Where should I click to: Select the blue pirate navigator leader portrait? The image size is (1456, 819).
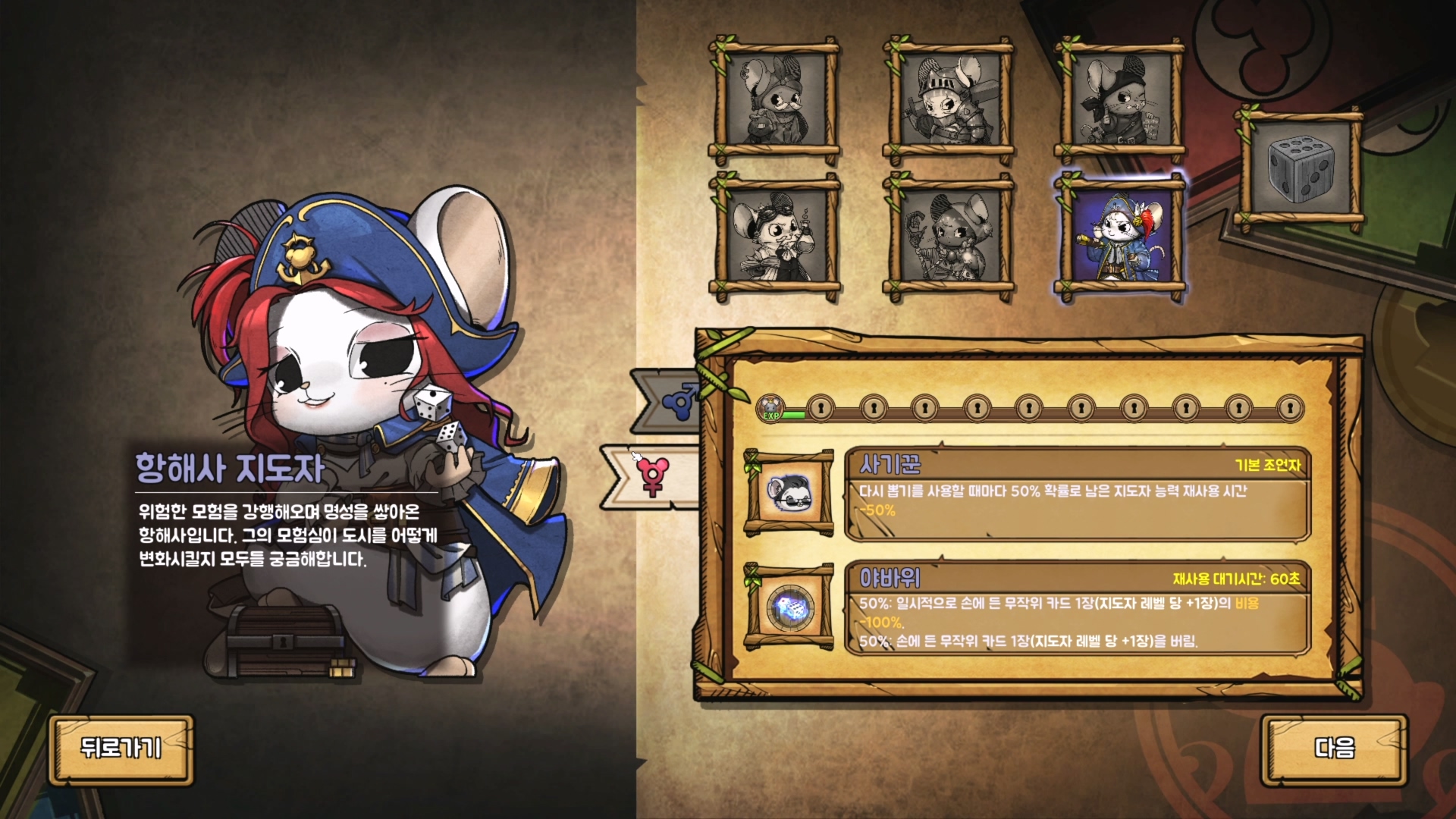point(1119,237)
